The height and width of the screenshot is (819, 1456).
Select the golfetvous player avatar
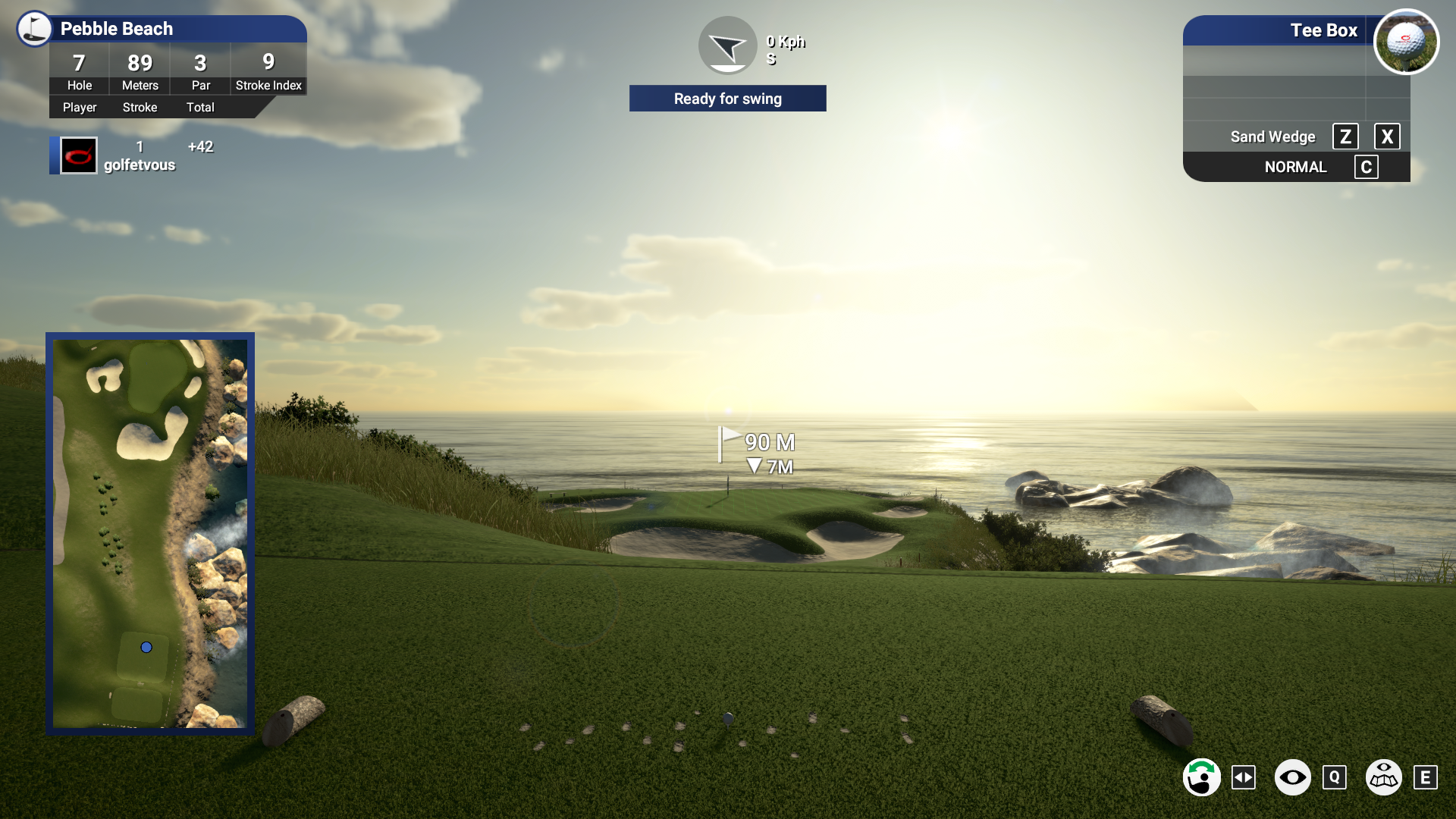pyautogui.click(x=79, y=155)
